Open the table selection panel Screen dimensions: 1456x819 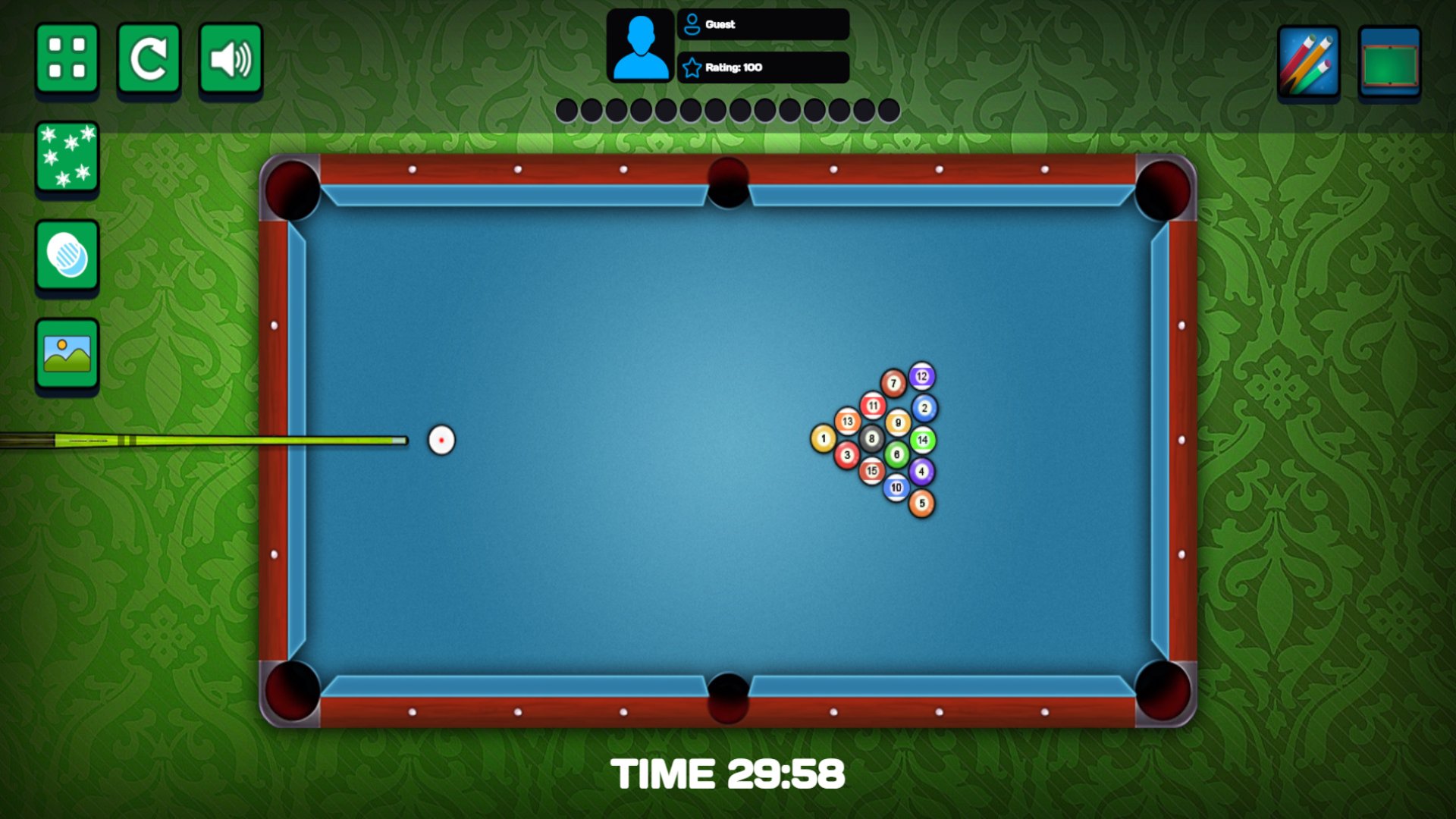tap(1390, 62)
